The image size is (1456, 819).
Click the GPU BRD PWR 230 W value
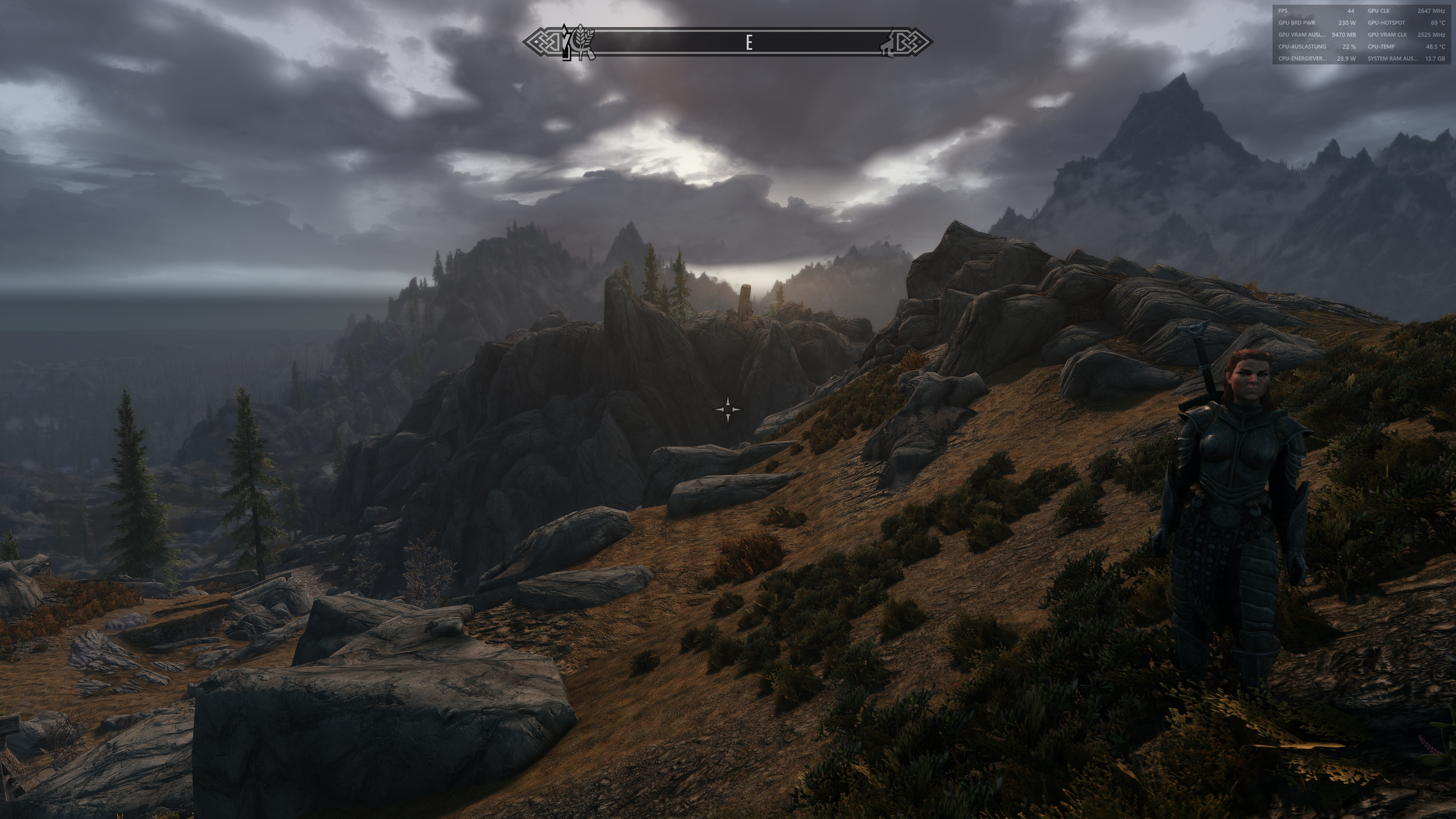1348,23
